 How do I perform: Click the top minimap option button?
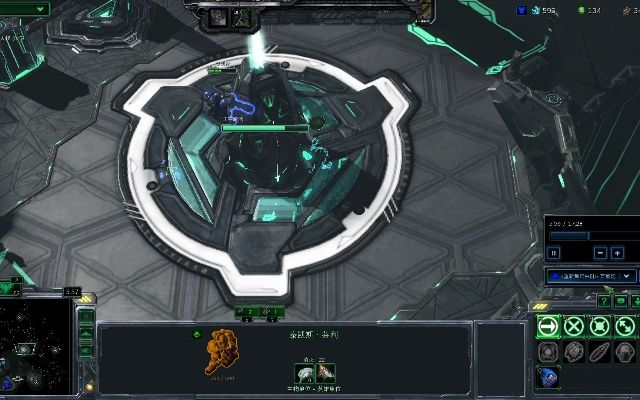(x=86, y=317)
